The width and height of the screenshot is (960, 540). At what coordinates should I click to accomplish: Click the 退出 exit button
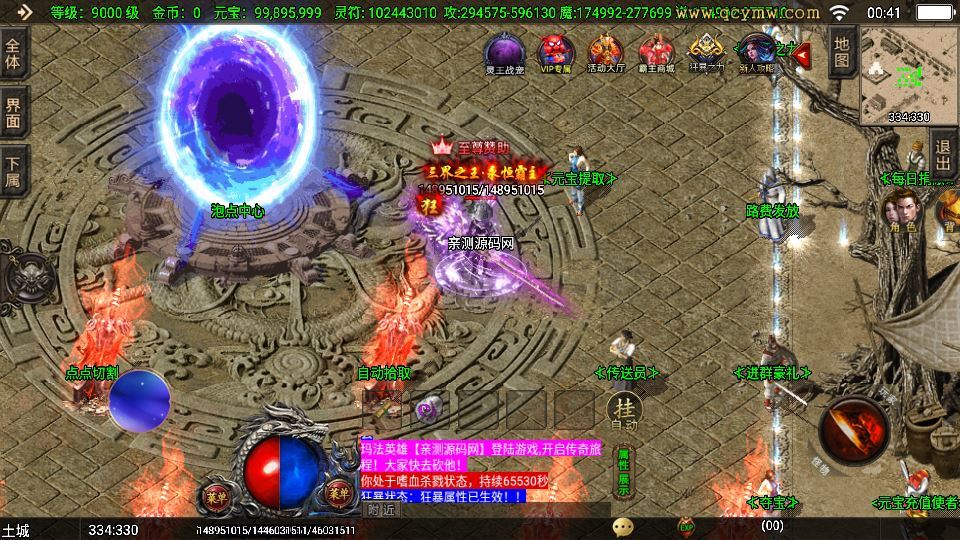pos(943,158)
